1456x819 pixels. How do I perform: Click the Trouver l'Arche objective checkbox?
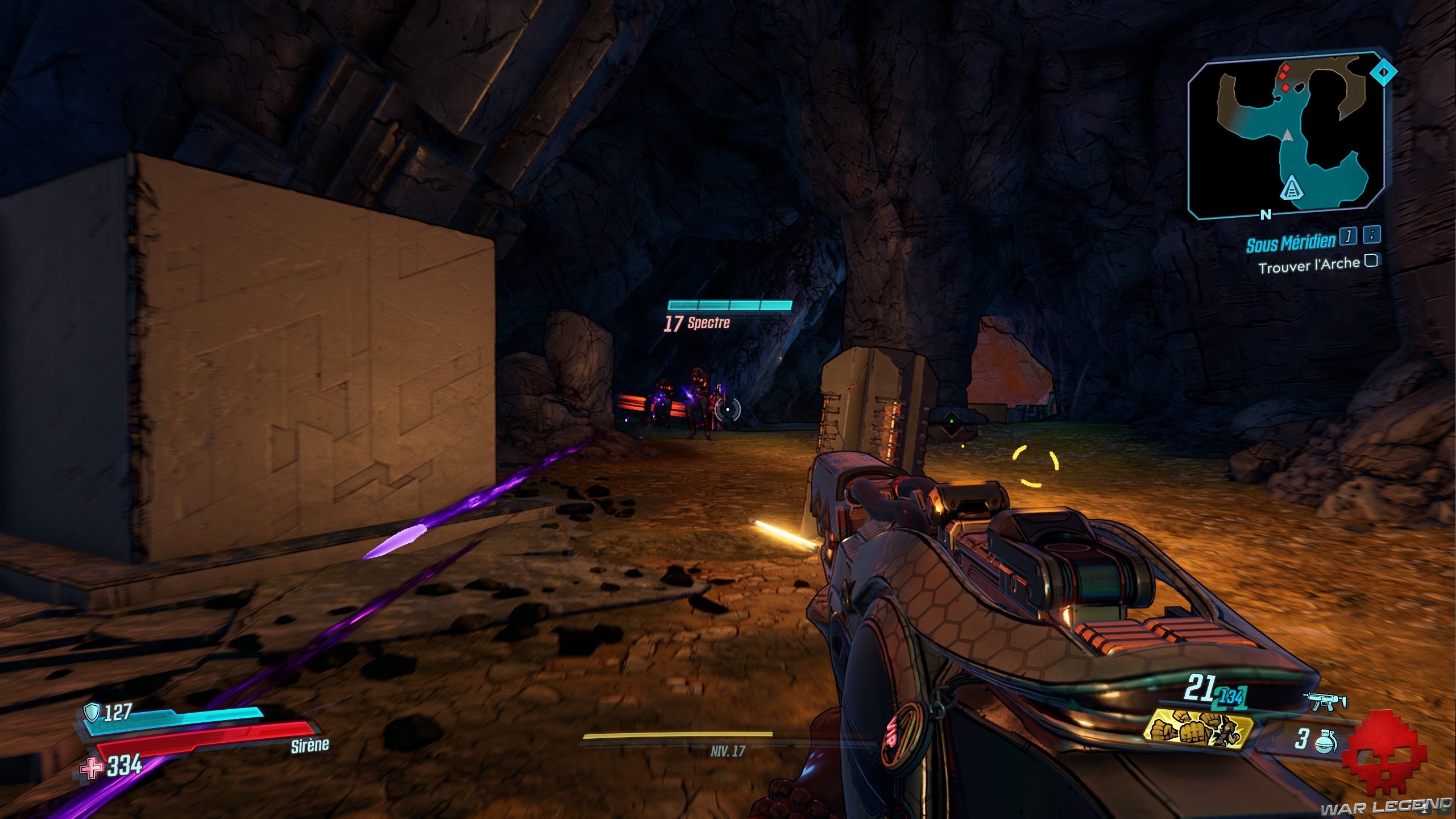(1371, 261)
